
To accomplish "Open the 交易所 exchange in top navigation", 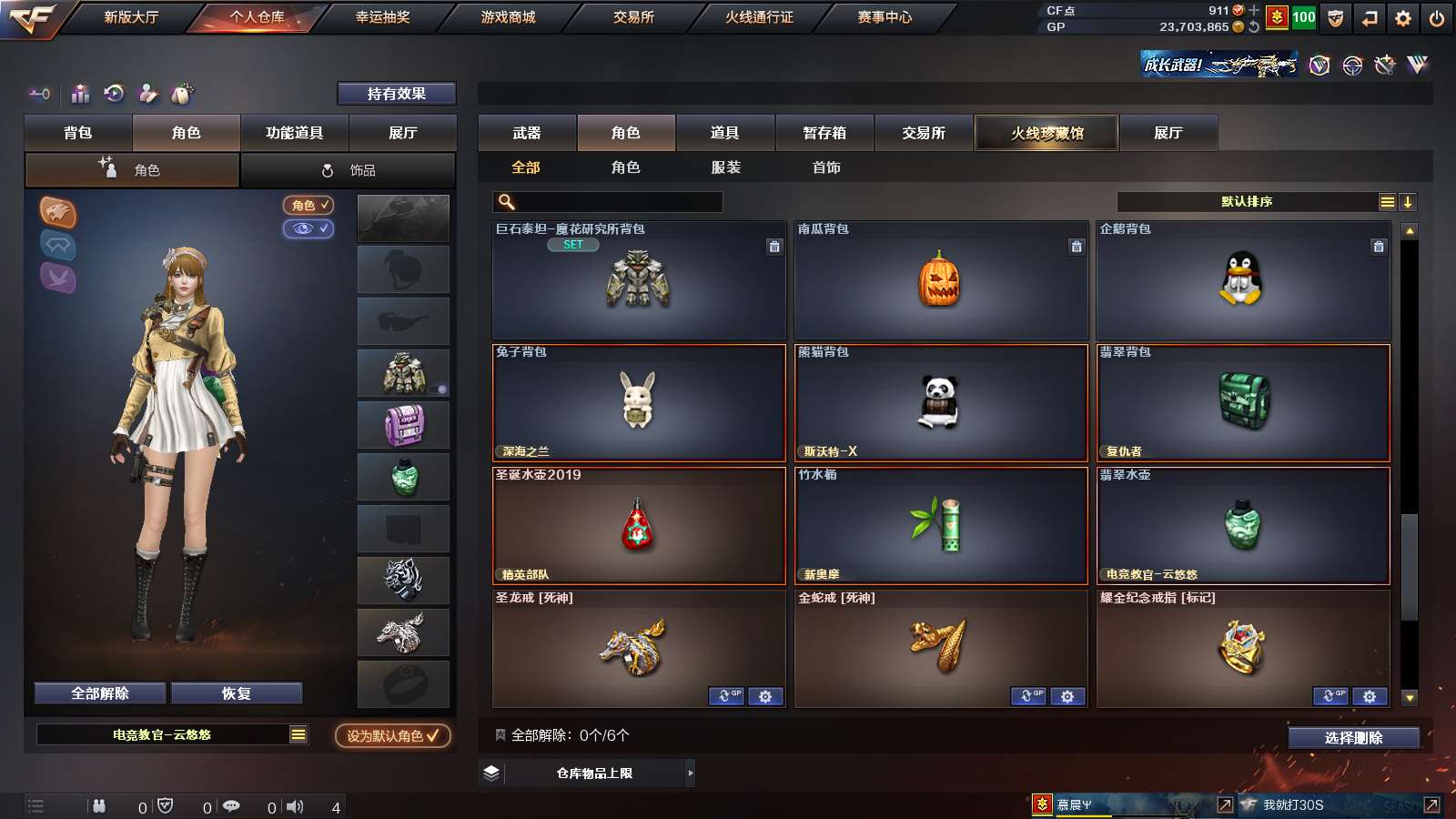I will pyautogui.click(x=633, y=17).
